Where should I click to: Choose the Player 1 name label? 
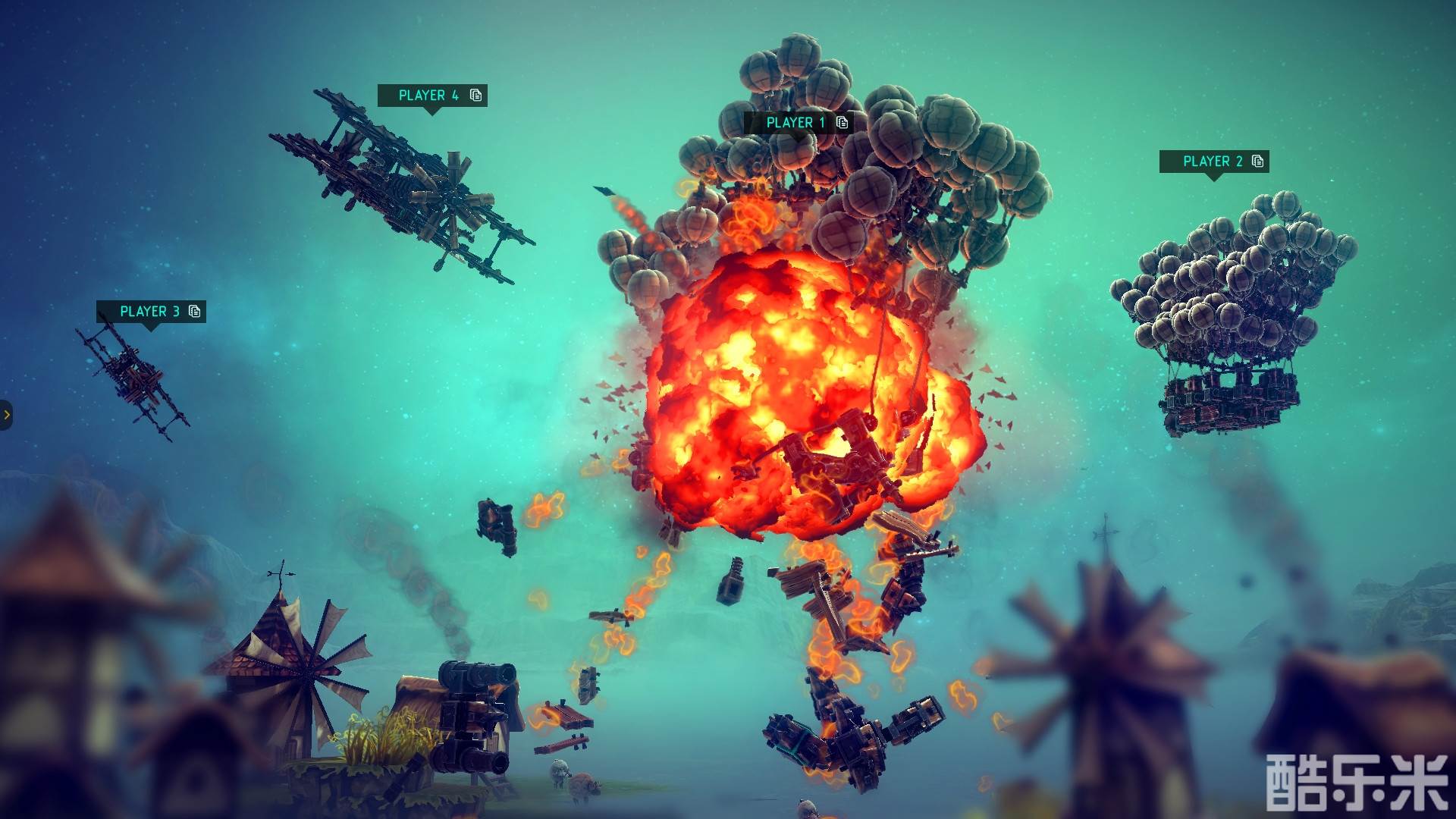795,123
